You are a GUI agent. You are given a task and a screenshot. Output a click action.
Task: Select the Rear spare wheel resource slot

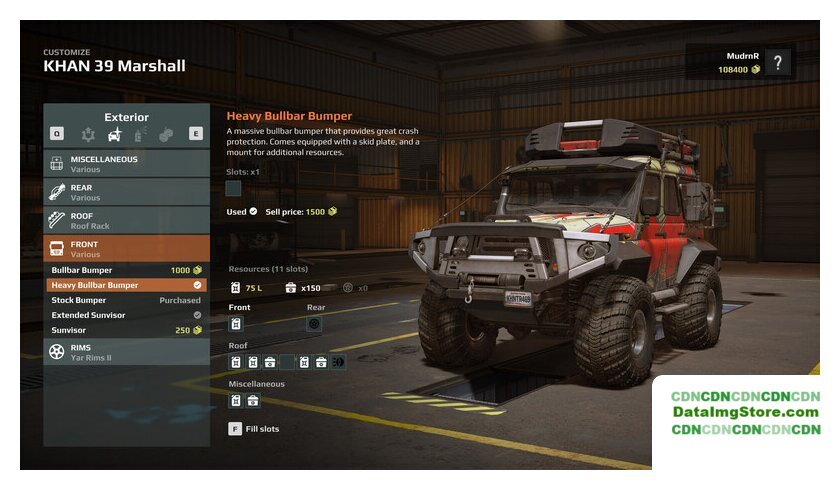click(x=314, y=324)
